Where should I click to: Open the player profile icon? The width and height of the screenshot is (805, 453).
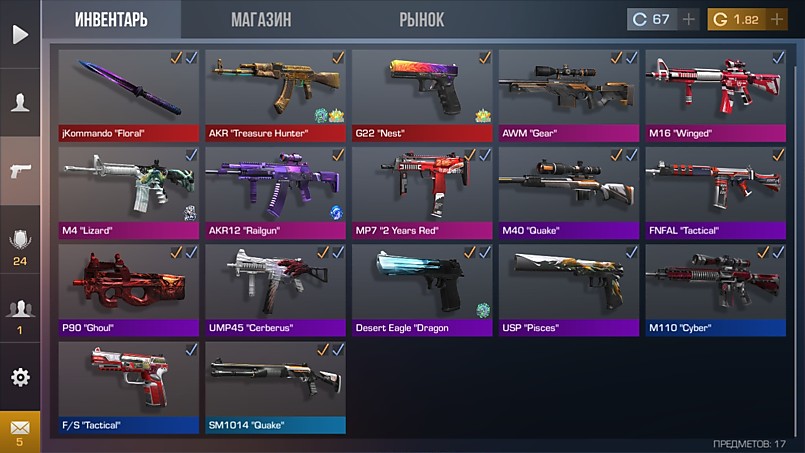coord(20,102)
